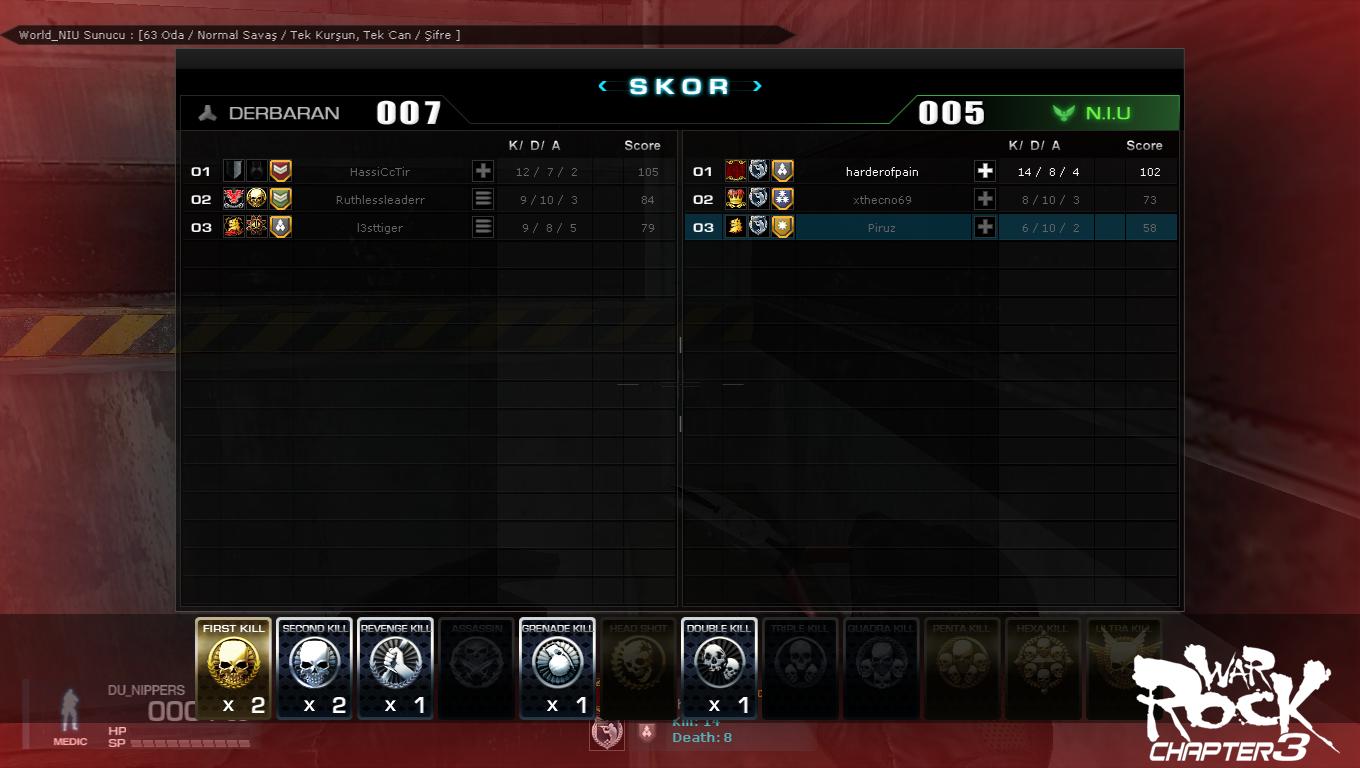Click the rank chevron next to HassiCcTir
Image resolution: width=1360 pixels, height=768 pixels.
click(x=281, y=171)
